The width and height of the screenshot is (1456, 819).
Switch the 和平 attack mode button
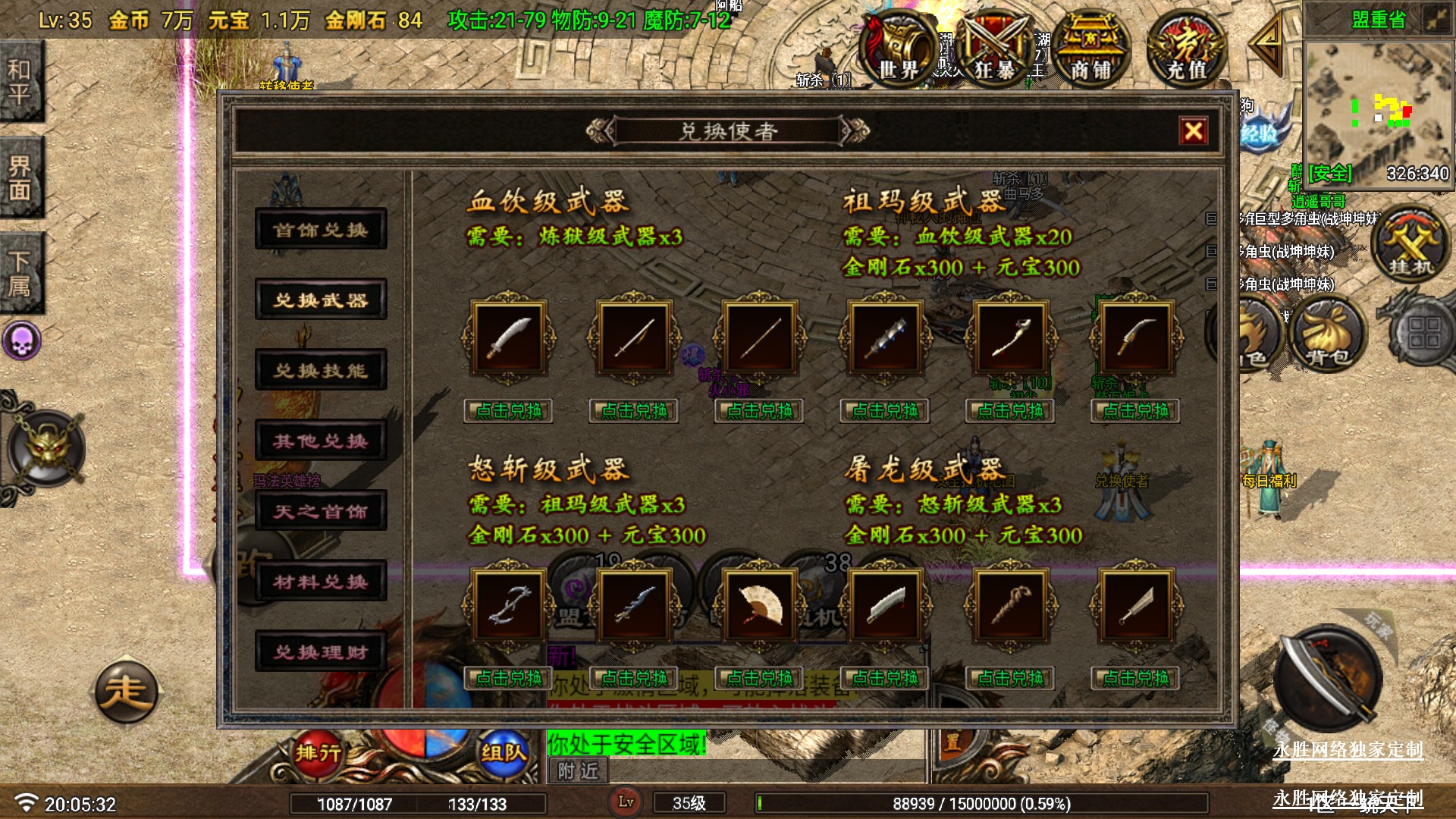tap(20, 81)
